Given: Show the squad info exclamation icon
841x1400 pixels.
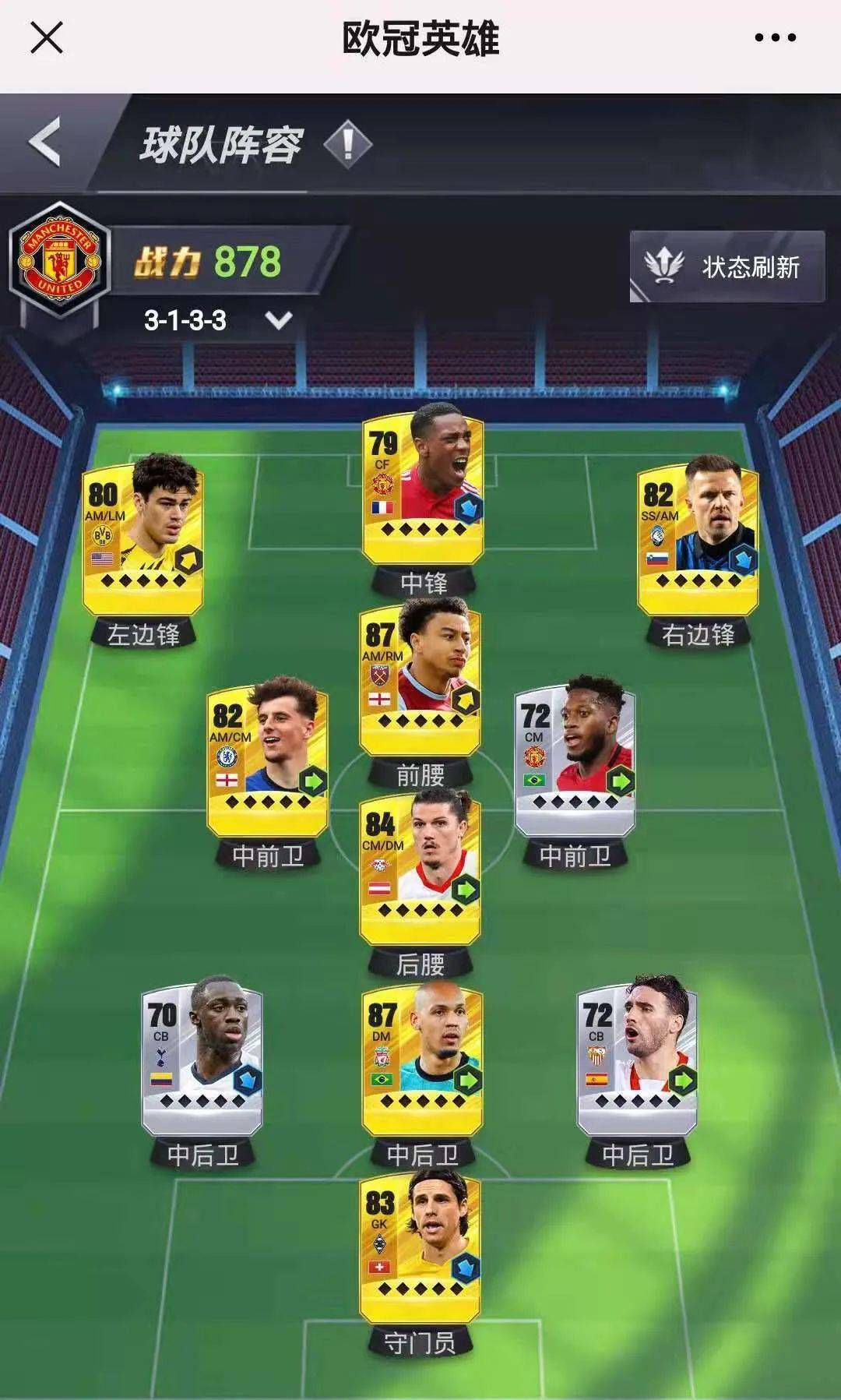Looking at the screenshot, I should coord(347,143).
